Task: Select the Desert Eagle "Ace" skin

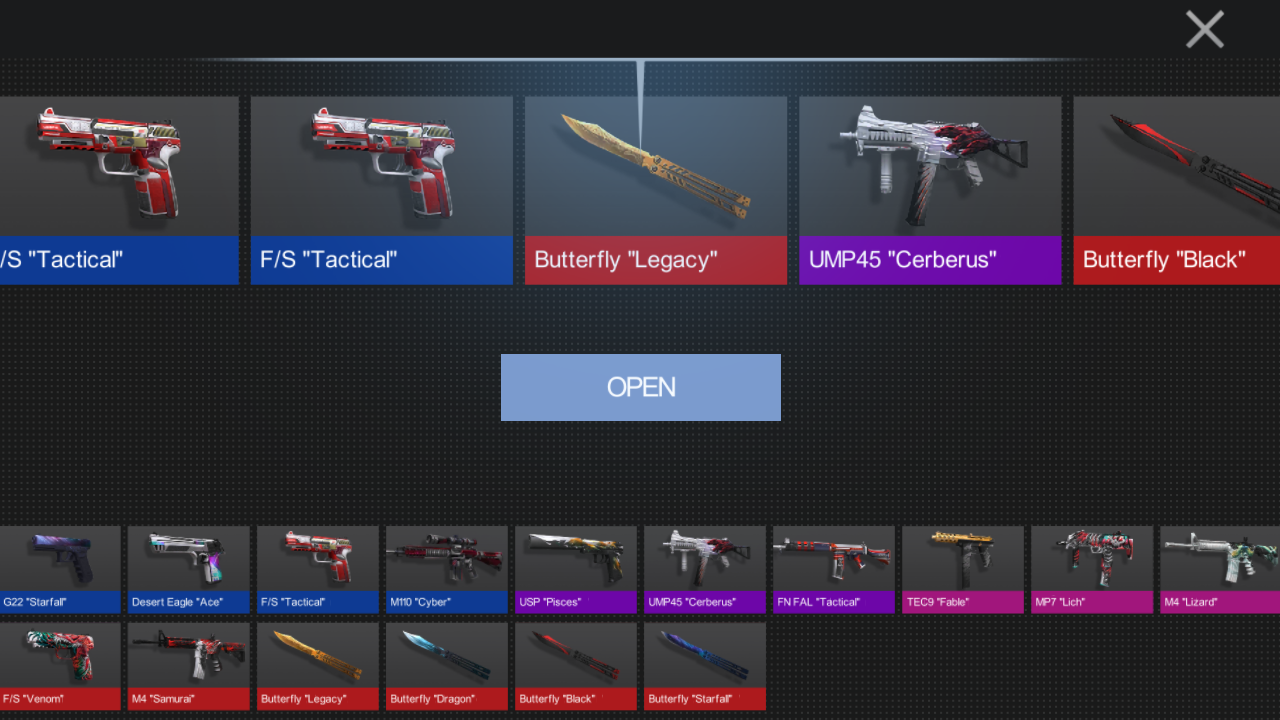Action: [189, 568]
